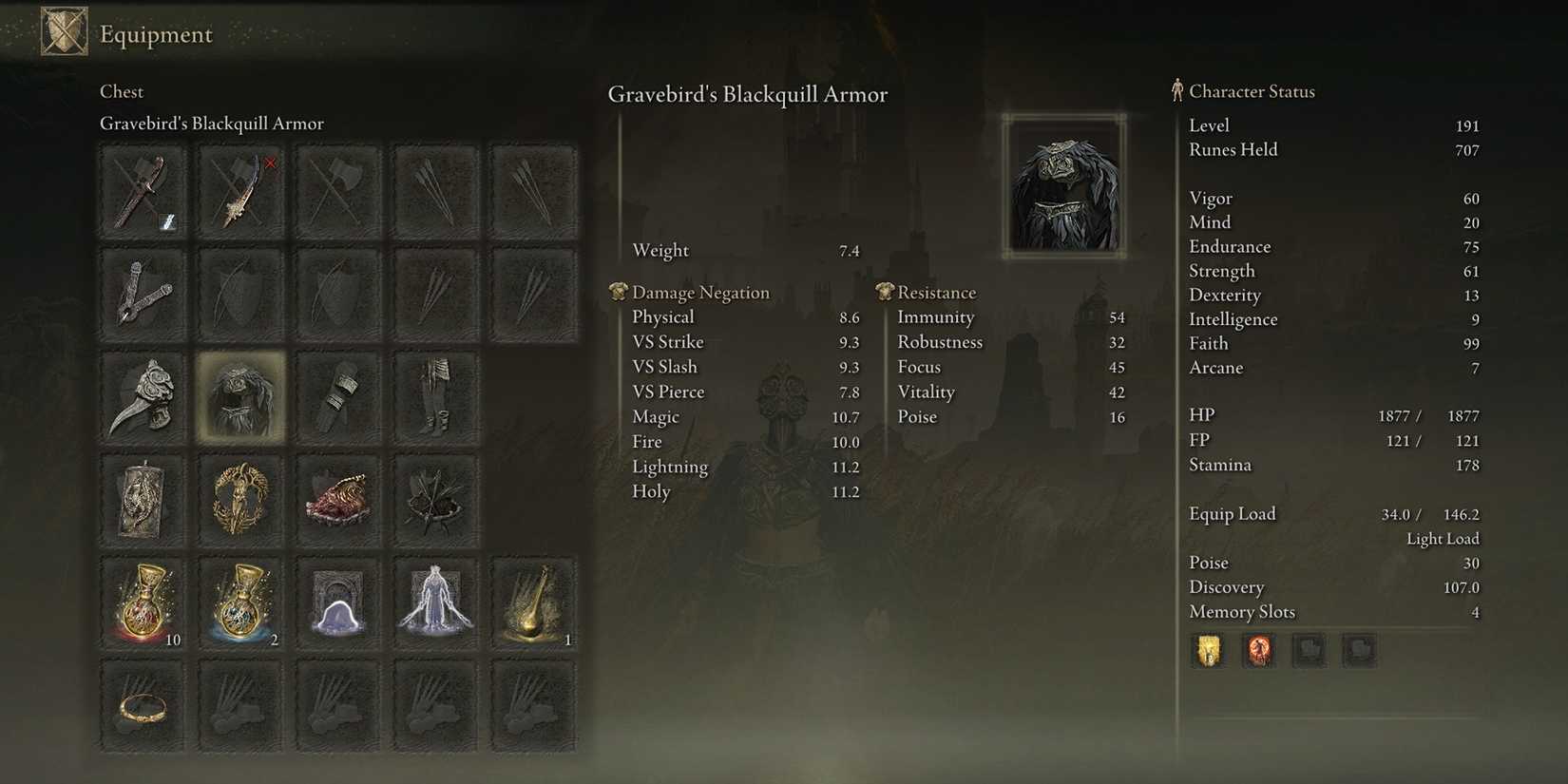The height and width of the screenshot is (784, 1568).
Task: Select the Mimic's Veil item
Action: (337, 602)
